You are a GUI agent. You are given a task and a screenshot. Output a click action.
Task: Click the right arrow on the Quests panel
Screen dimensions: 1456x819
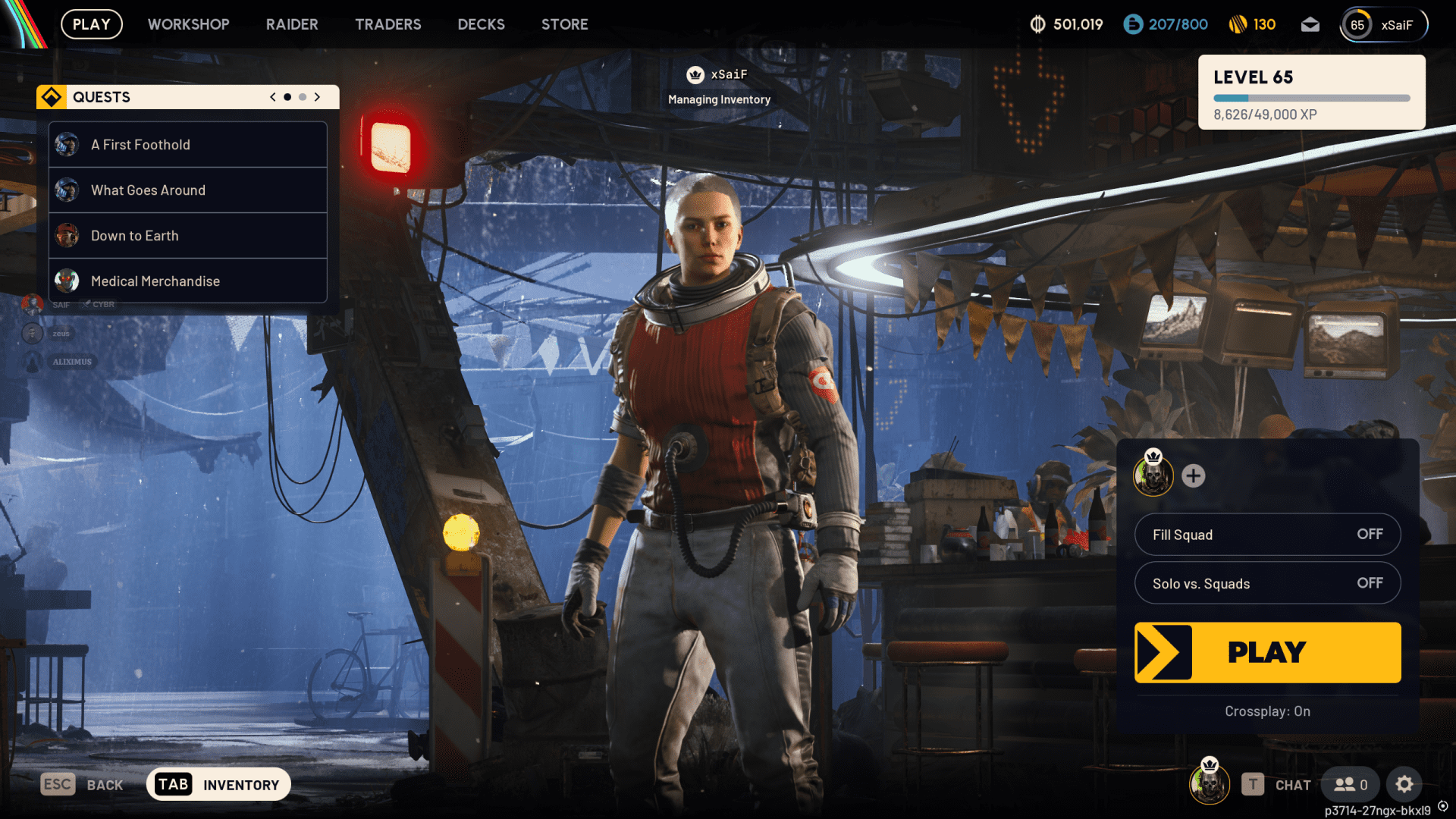(x=318, y=97)
